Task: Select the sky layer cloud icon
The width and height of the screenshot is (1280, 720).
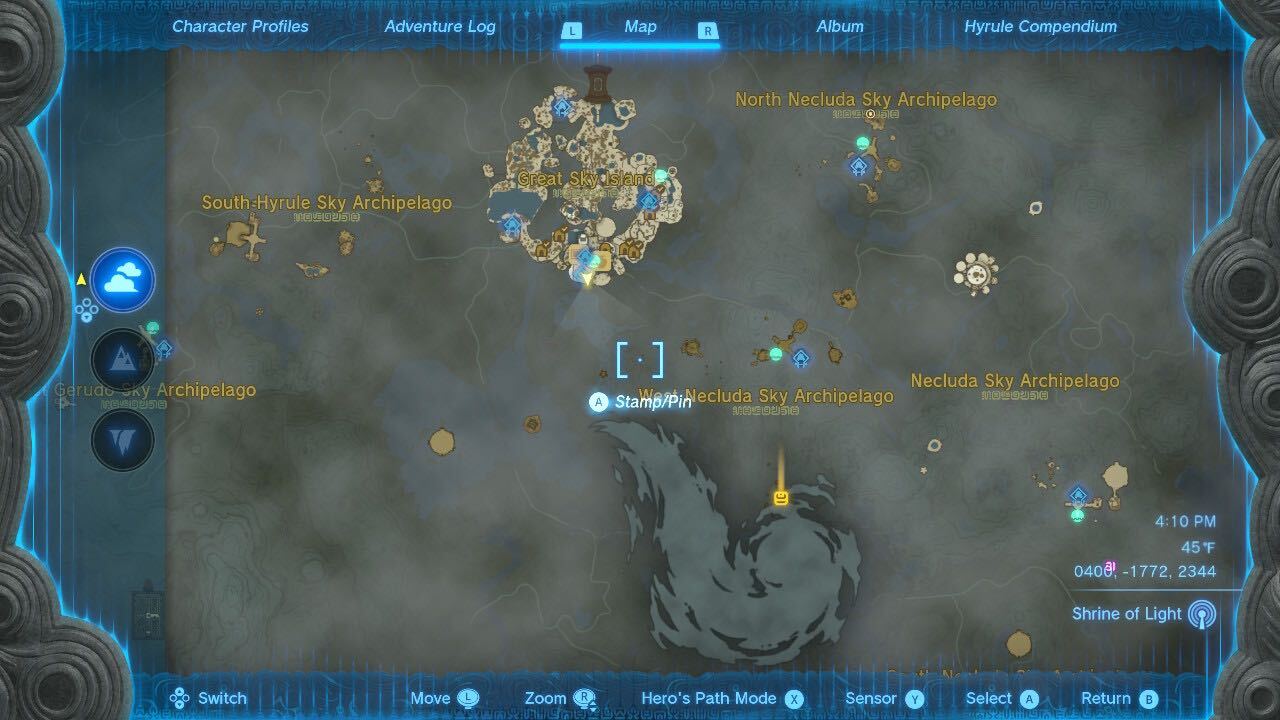Action: point(122,280)
